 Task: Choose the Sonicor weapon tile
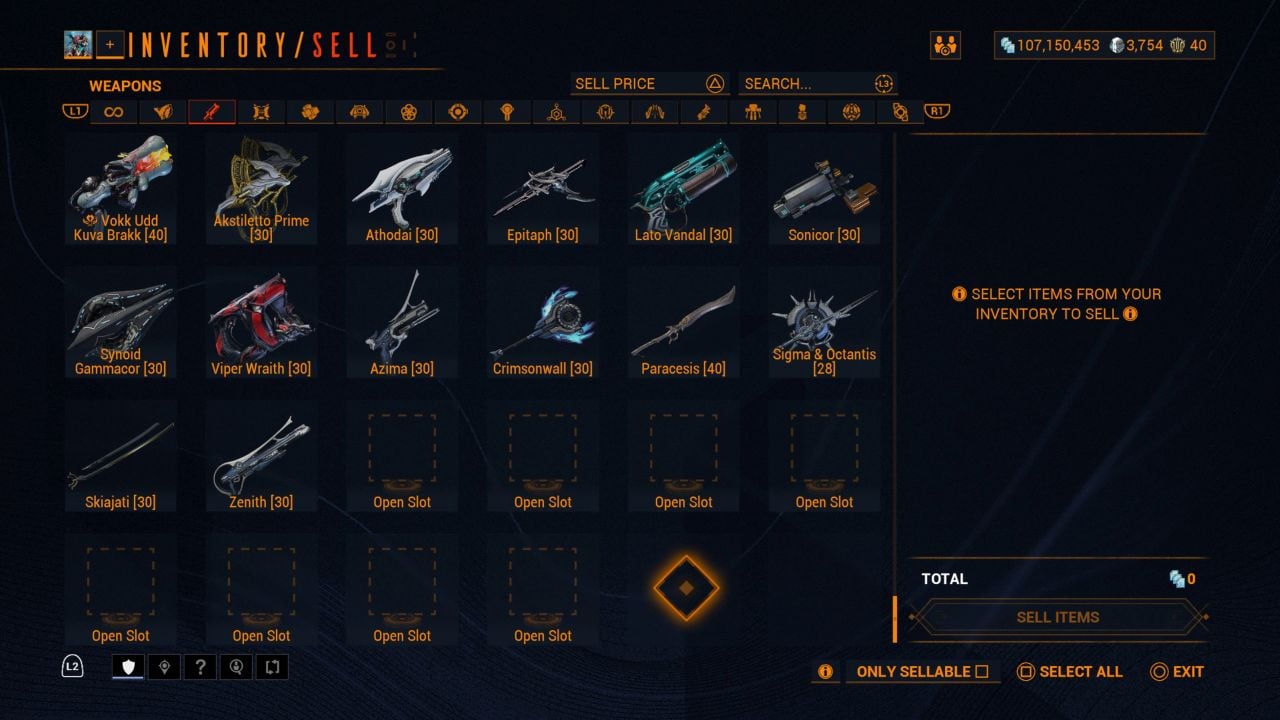pos(824,190)
